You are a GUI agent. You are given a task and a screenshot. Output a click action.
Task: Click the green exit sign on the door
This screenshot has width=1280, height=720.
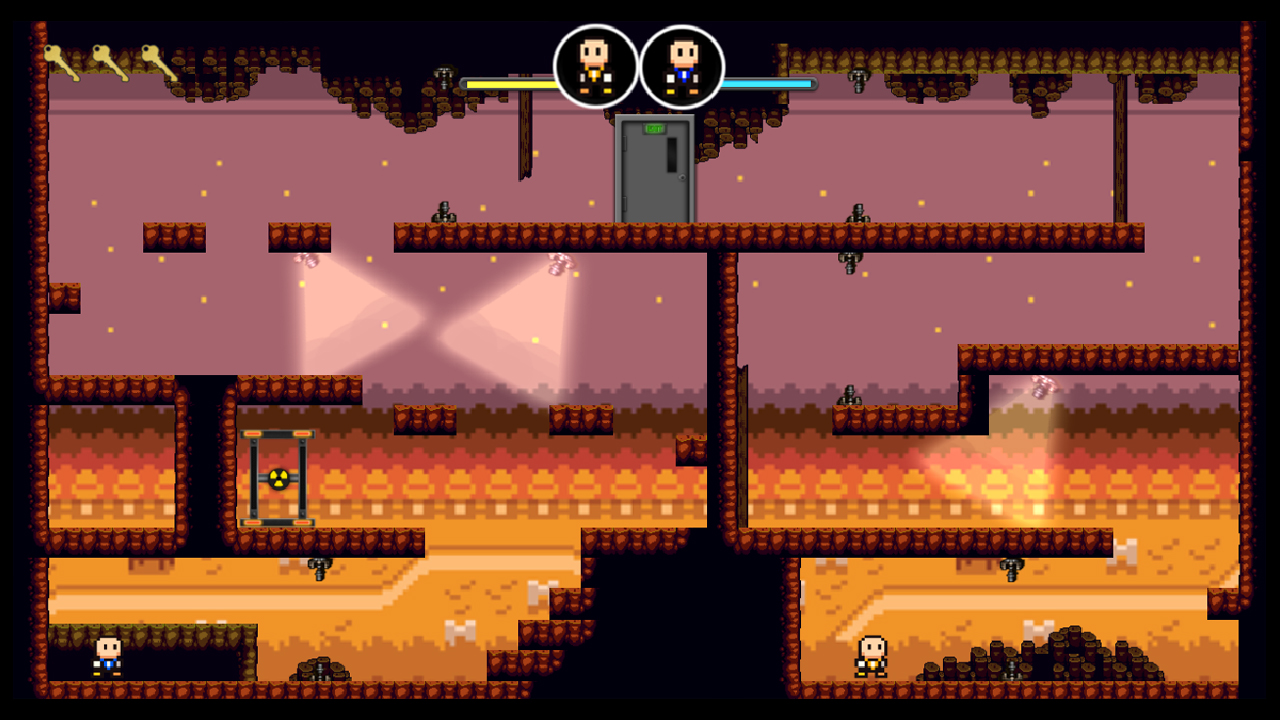click(x=655, y=128)
